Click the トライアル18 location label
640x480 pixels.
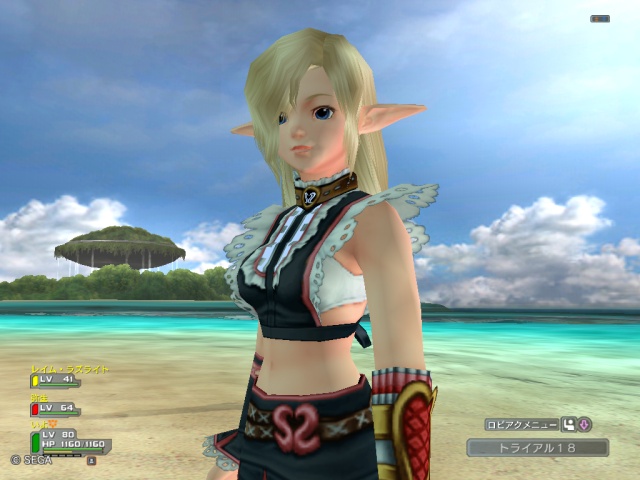tap(537, 447)
